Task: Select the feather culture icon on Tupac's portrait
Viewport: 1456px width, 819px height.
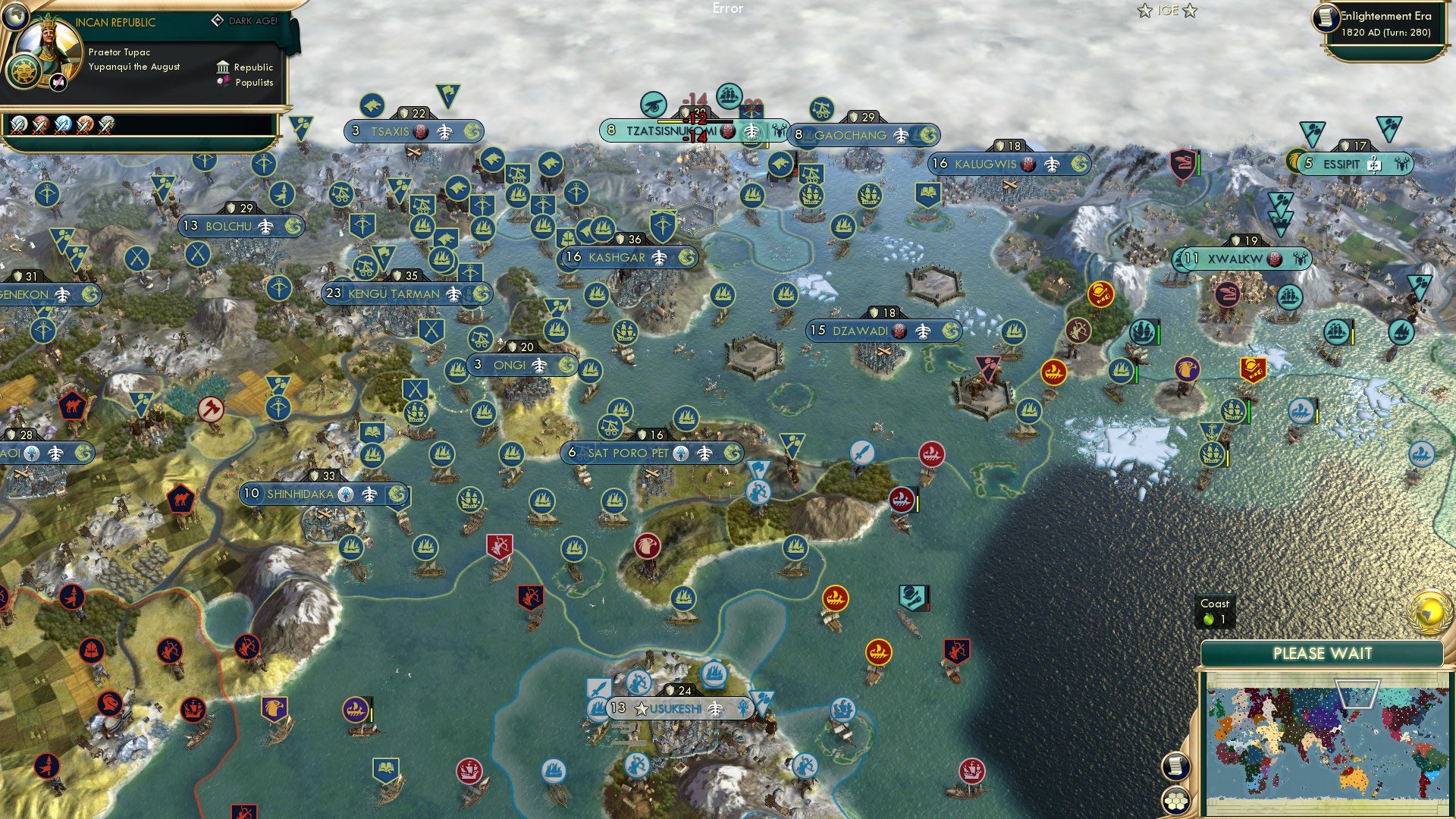Action: (57, 82)
